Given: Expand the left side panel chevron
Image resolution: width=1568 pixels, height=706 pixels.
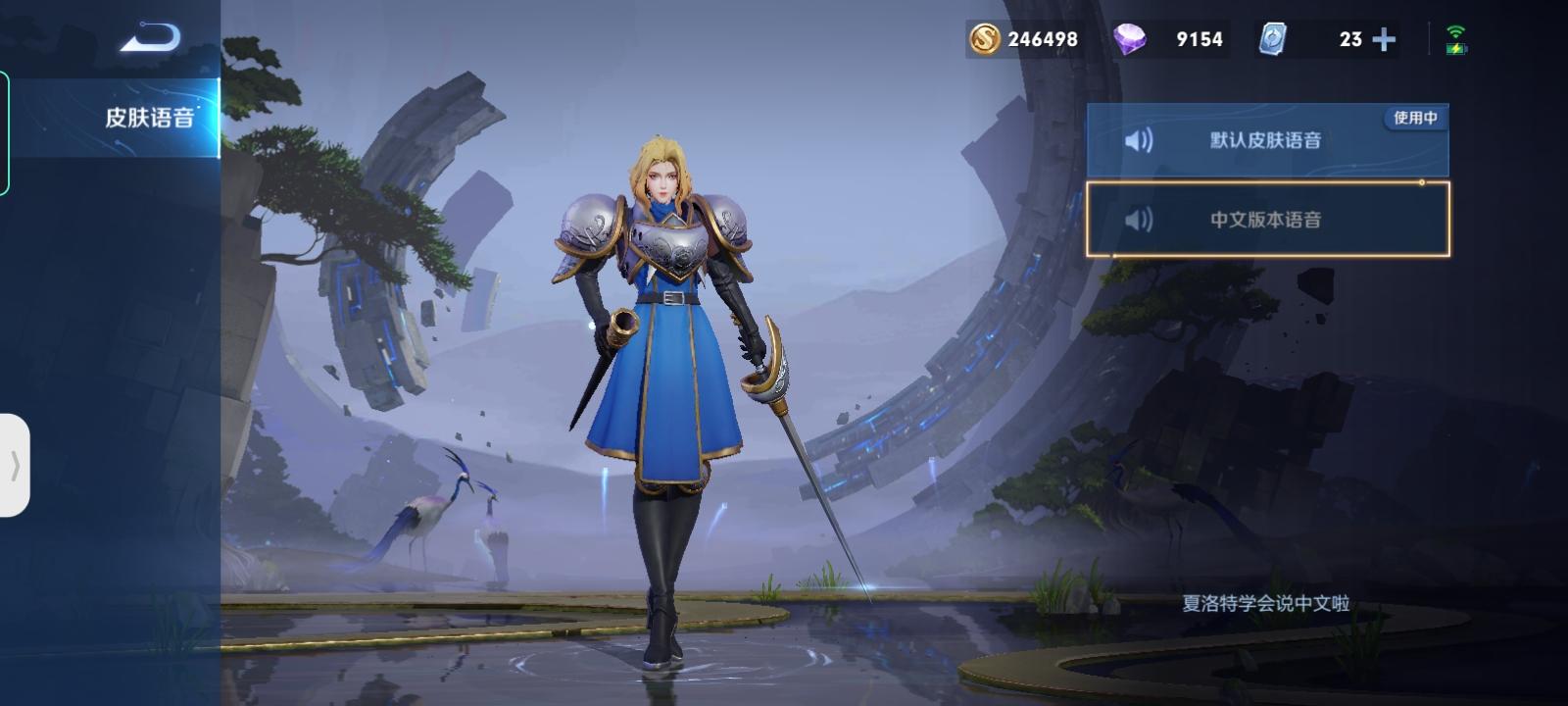Looking at the screenshot, I should click(16, 466).
